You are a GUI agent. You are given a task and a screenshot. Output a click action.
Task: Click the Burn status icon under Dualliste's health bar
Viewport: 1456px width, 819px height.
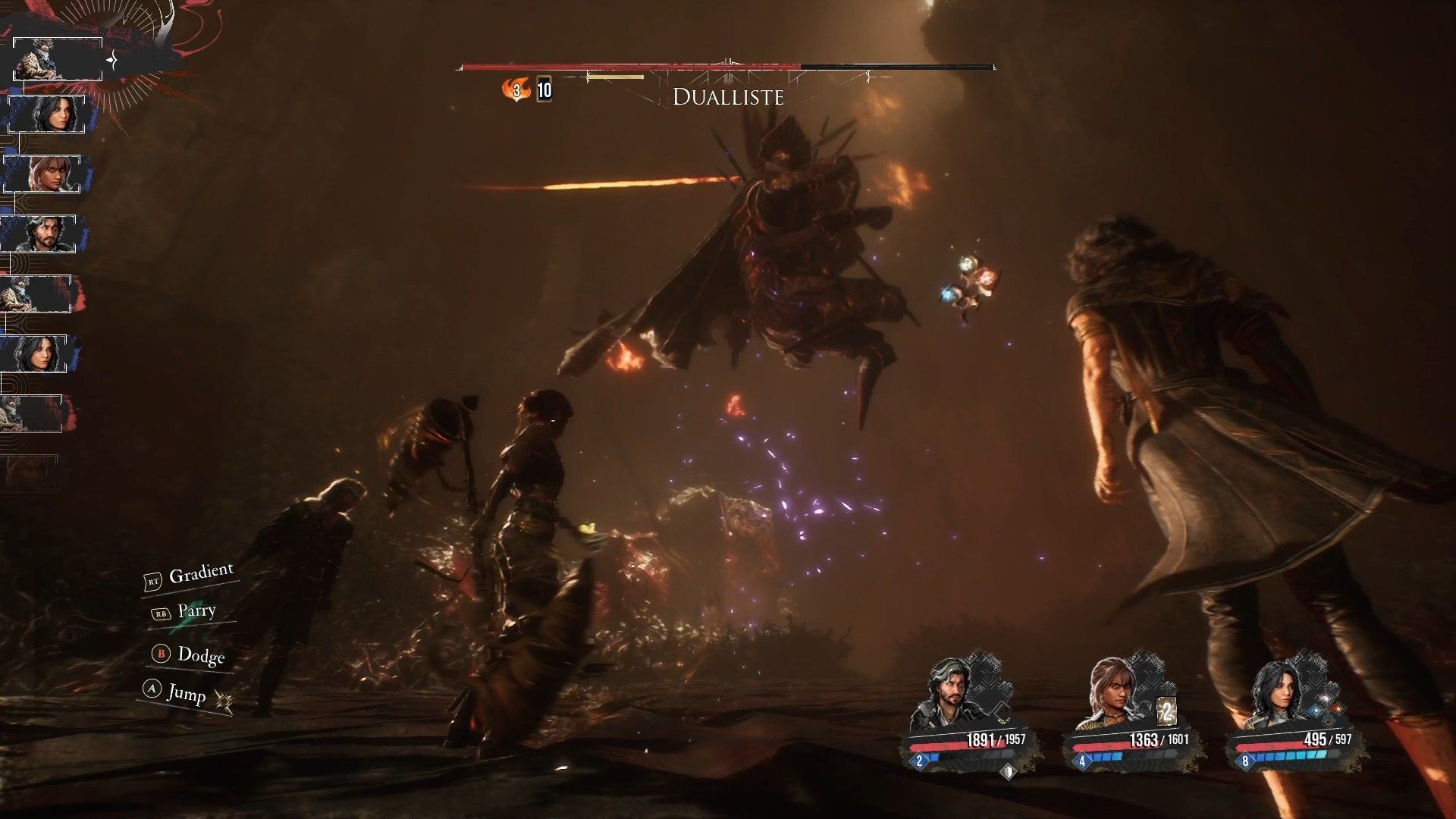[x=516, y=90]
